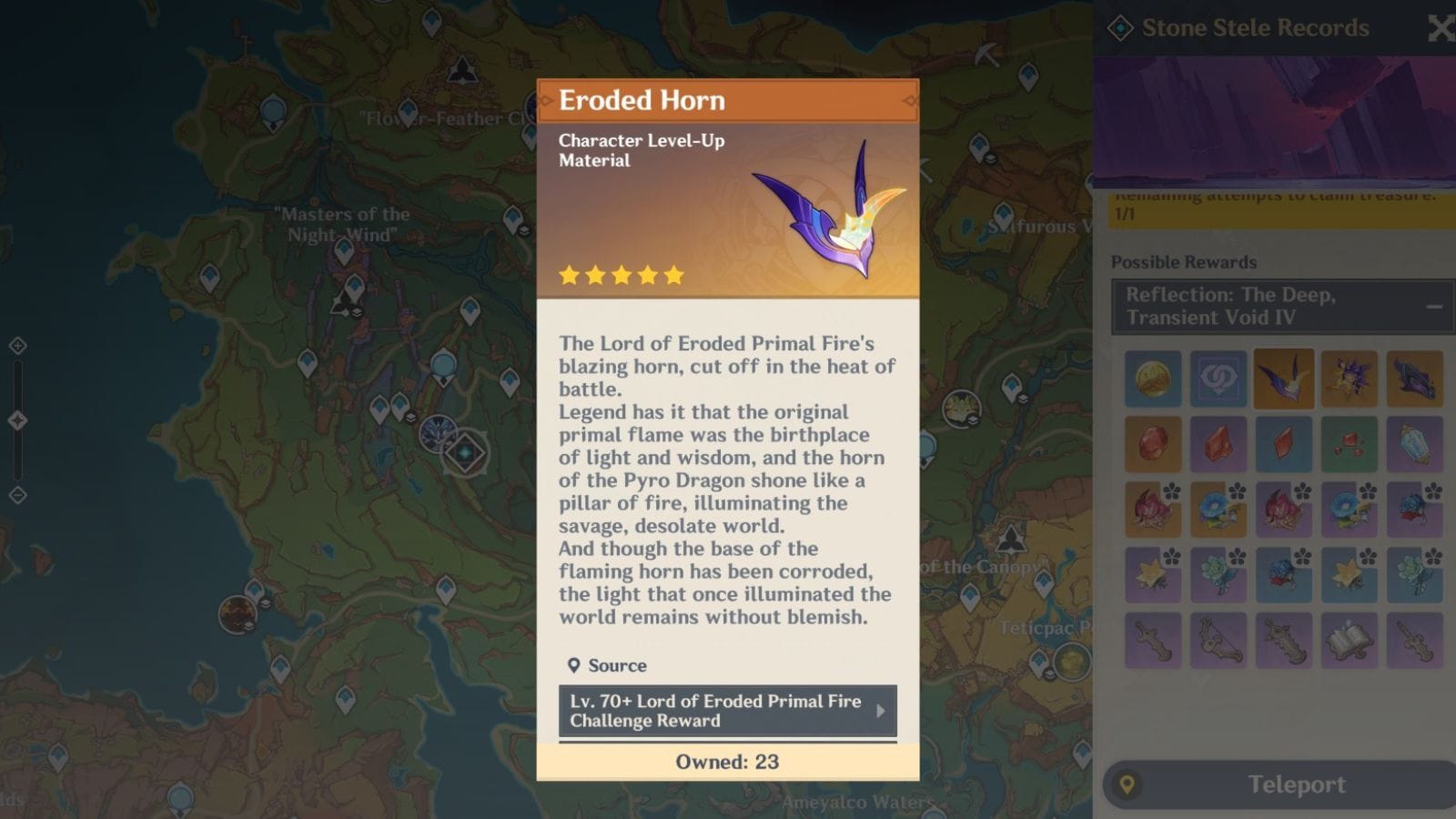
Task: Click the Companionship EXP reward icon
Action: click(x=1218, y=378)
